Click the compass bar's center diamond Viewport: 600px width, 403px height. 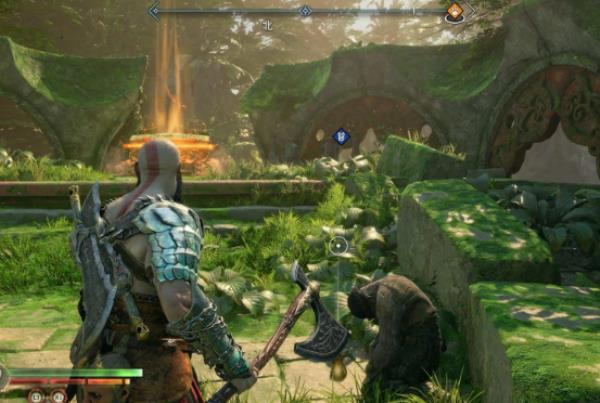pos(305,11)
